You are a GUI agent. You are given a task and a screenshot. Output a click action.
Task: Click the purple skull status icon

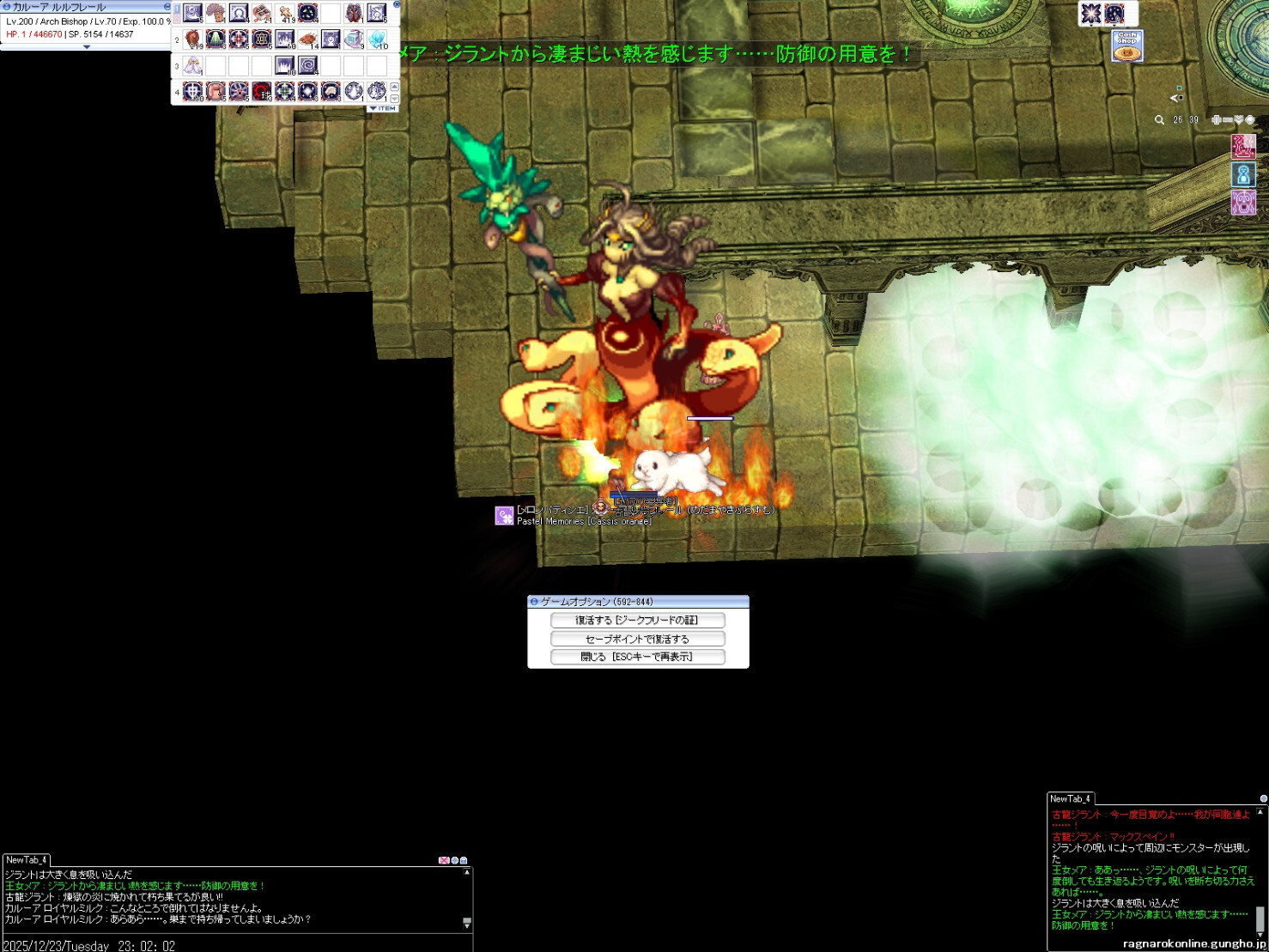1243,203
